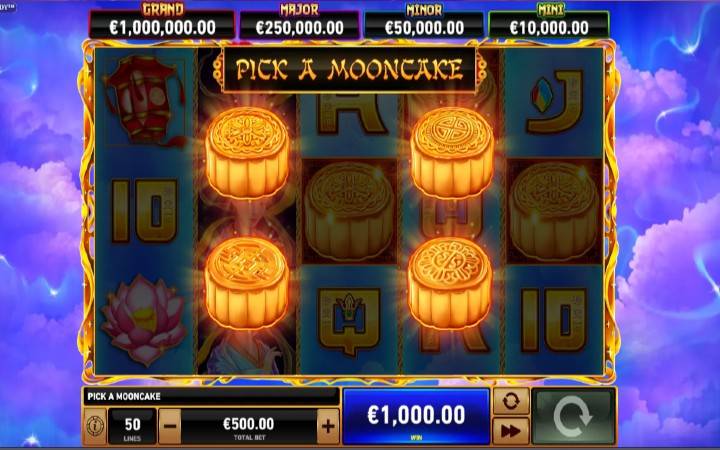Hit the large spin button
Screen dimensions: 720x450
pyautogui.click(x=573, y=417)
